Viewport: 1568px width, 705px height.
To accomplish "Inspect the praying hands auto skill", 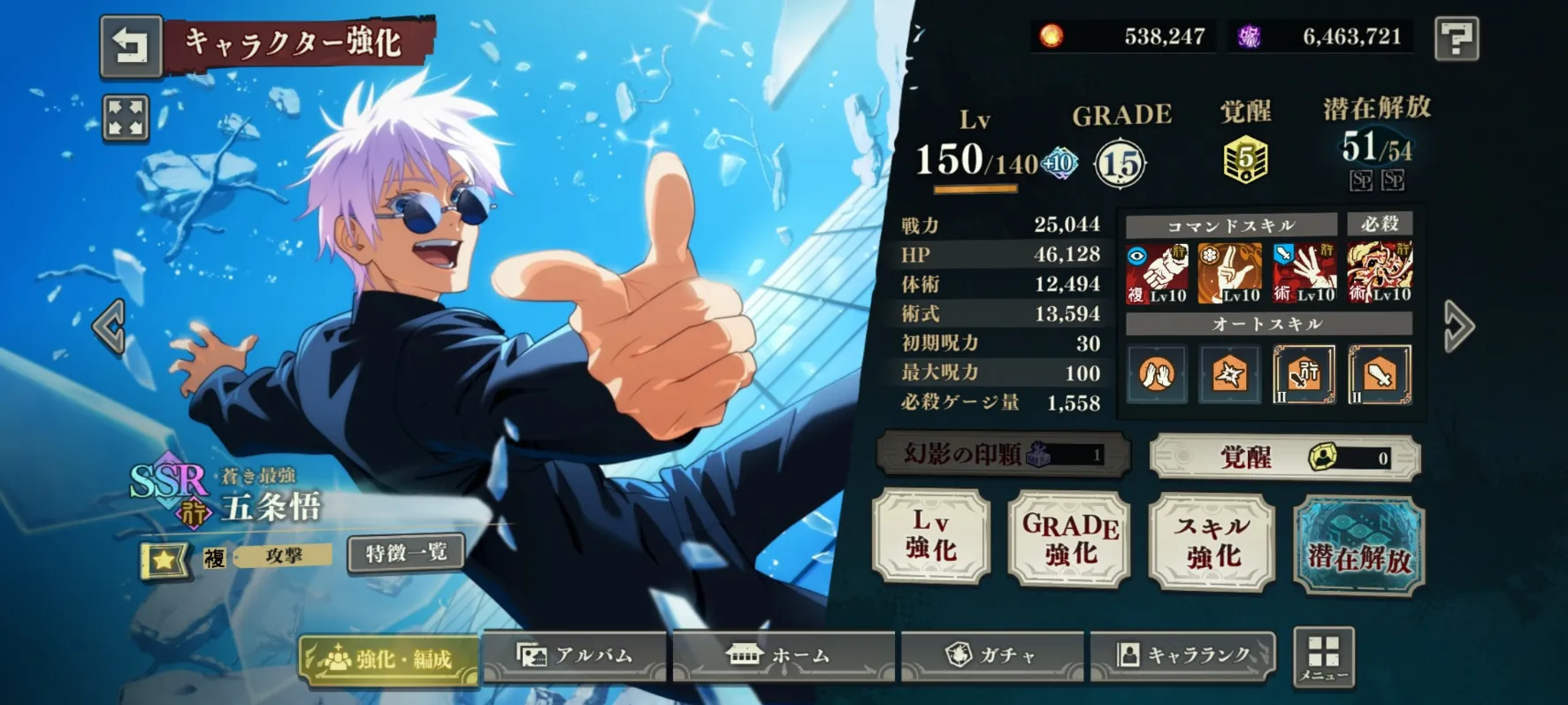I will (x=1156, y=375).
